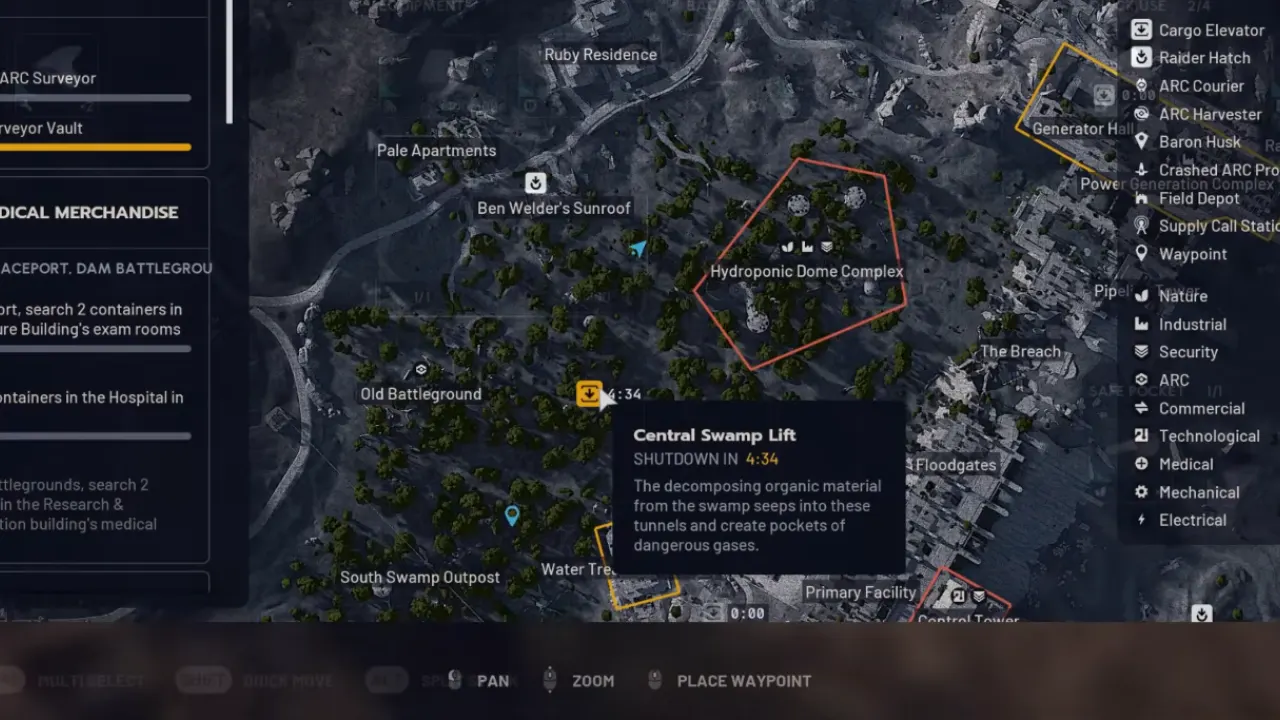Select the Baron Husk icon in the legend
The height and width of the screenshot is (720, 1280).
(1141, 142)
